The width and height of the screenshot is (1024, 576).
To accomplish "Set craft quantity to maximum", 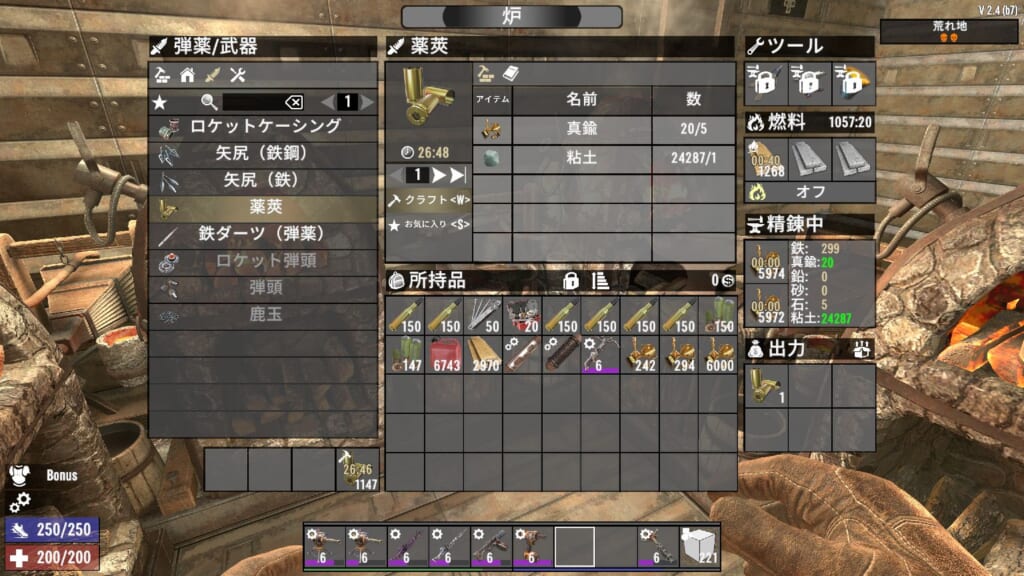I will 458,175.
